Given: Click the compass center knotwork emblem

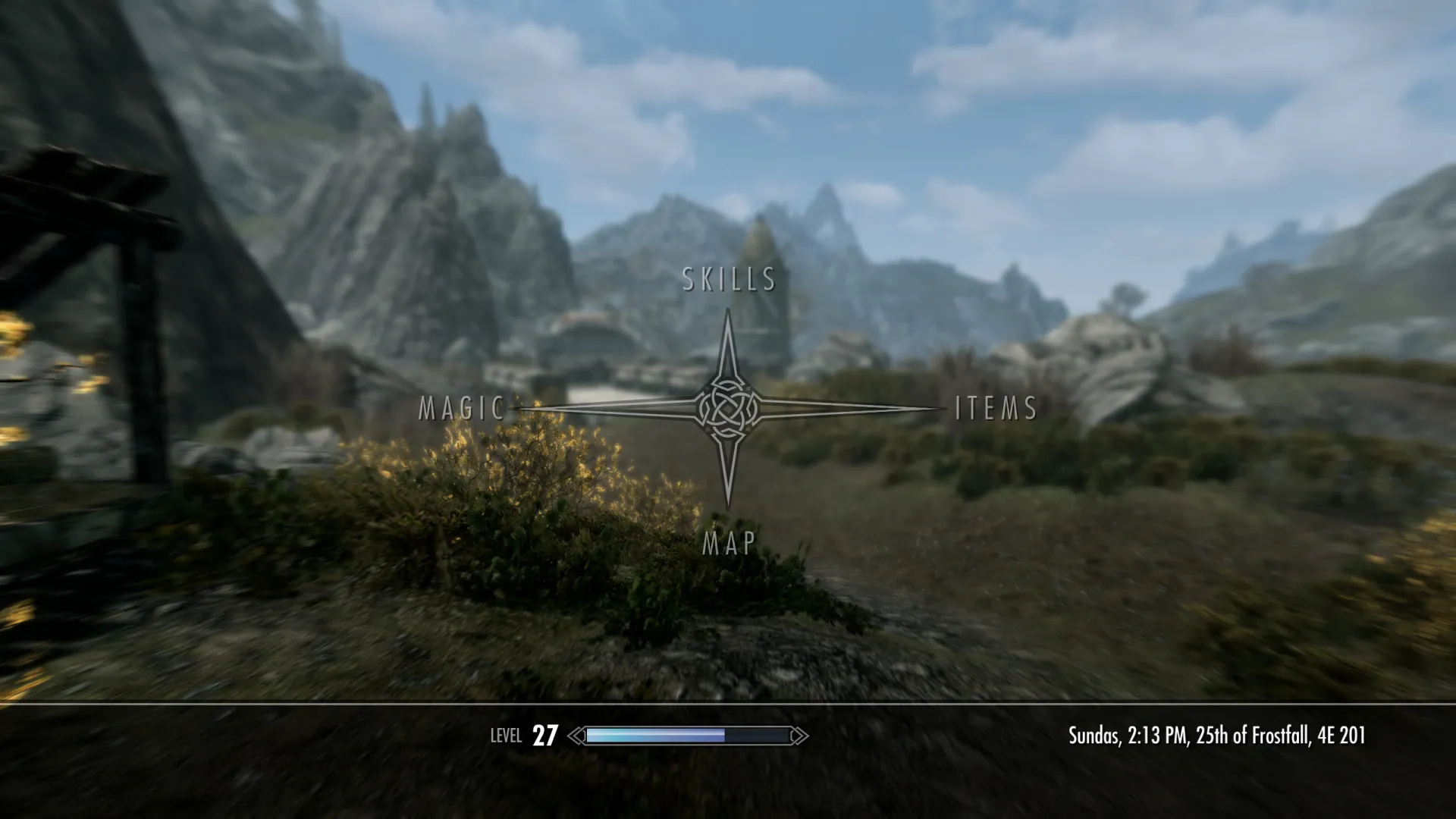Looking at the screenshot, I should 729,409.
